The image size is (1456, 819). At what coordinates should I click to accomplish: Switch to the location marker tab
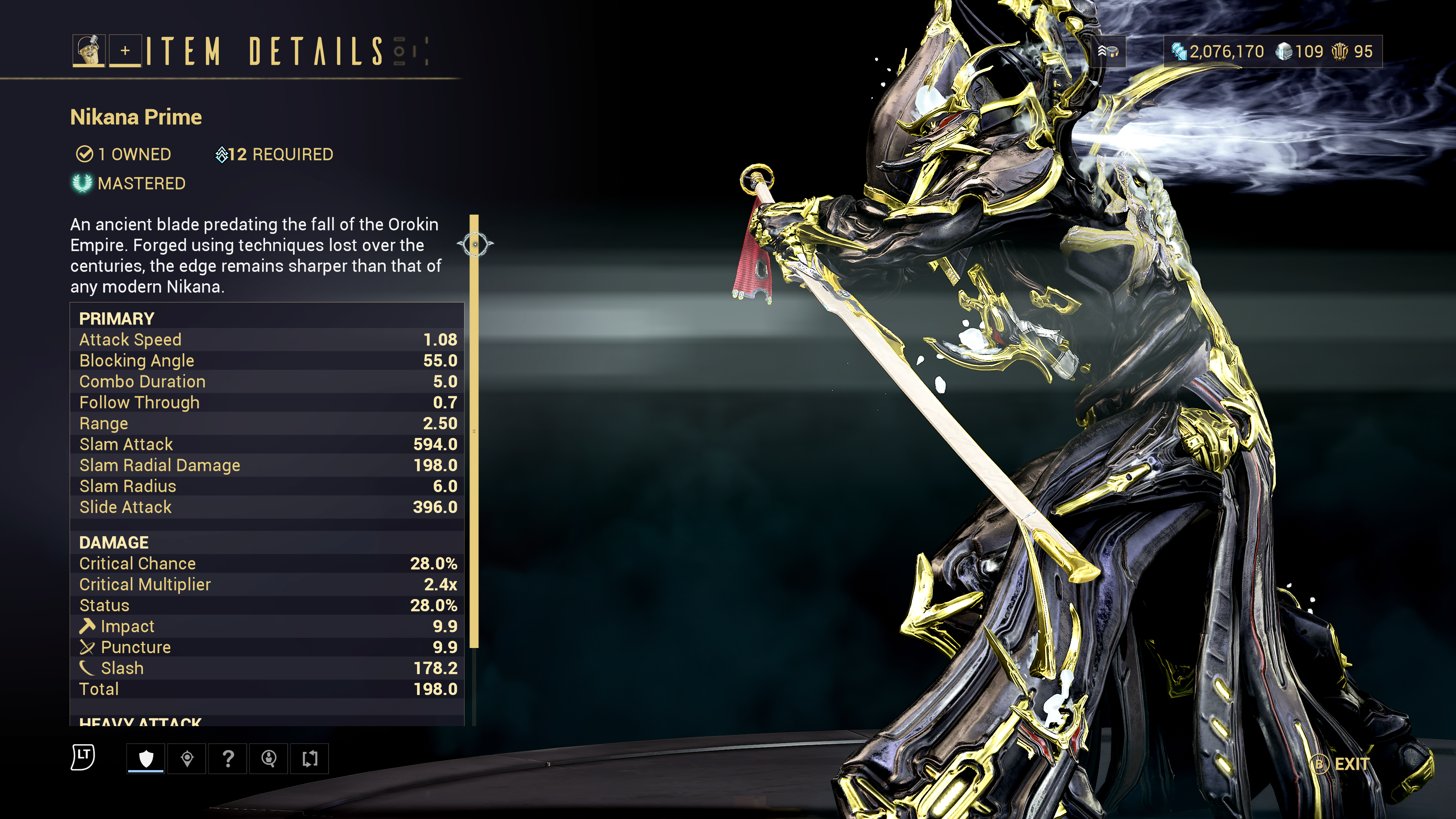pyautogui.click(x=187, y=758)
